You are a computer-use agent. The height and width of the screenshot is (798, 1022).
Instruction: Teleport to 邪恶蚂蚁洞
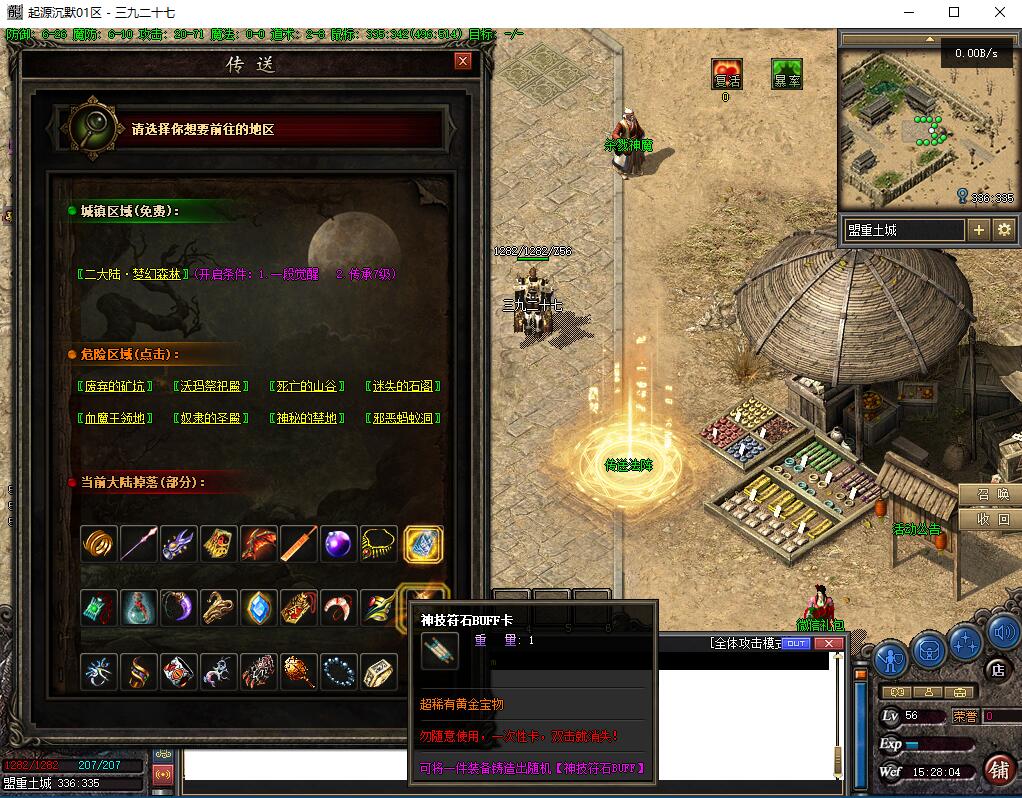[x=403, y=418]
